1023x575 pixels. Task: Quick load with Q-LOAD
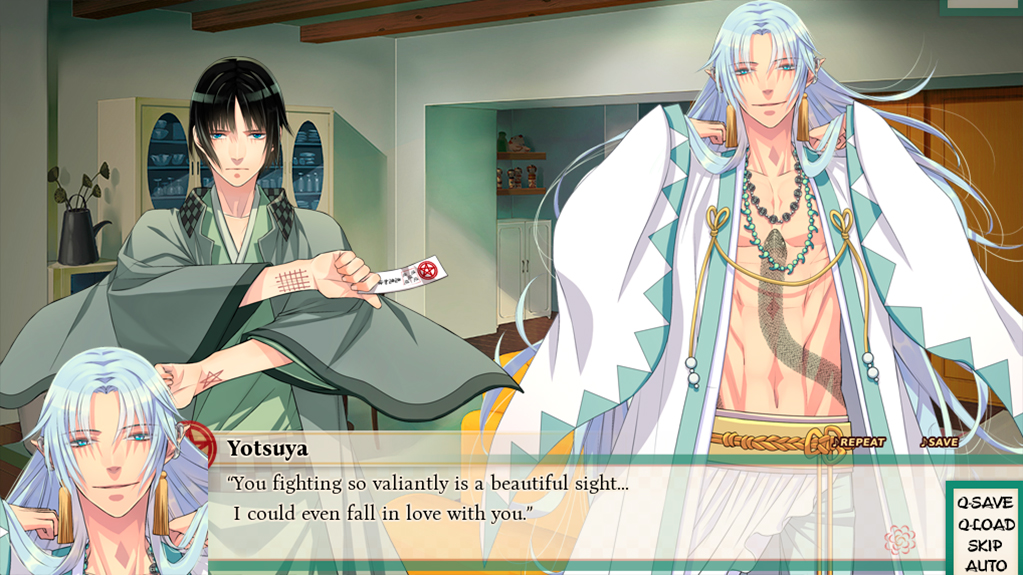[985, 524]
